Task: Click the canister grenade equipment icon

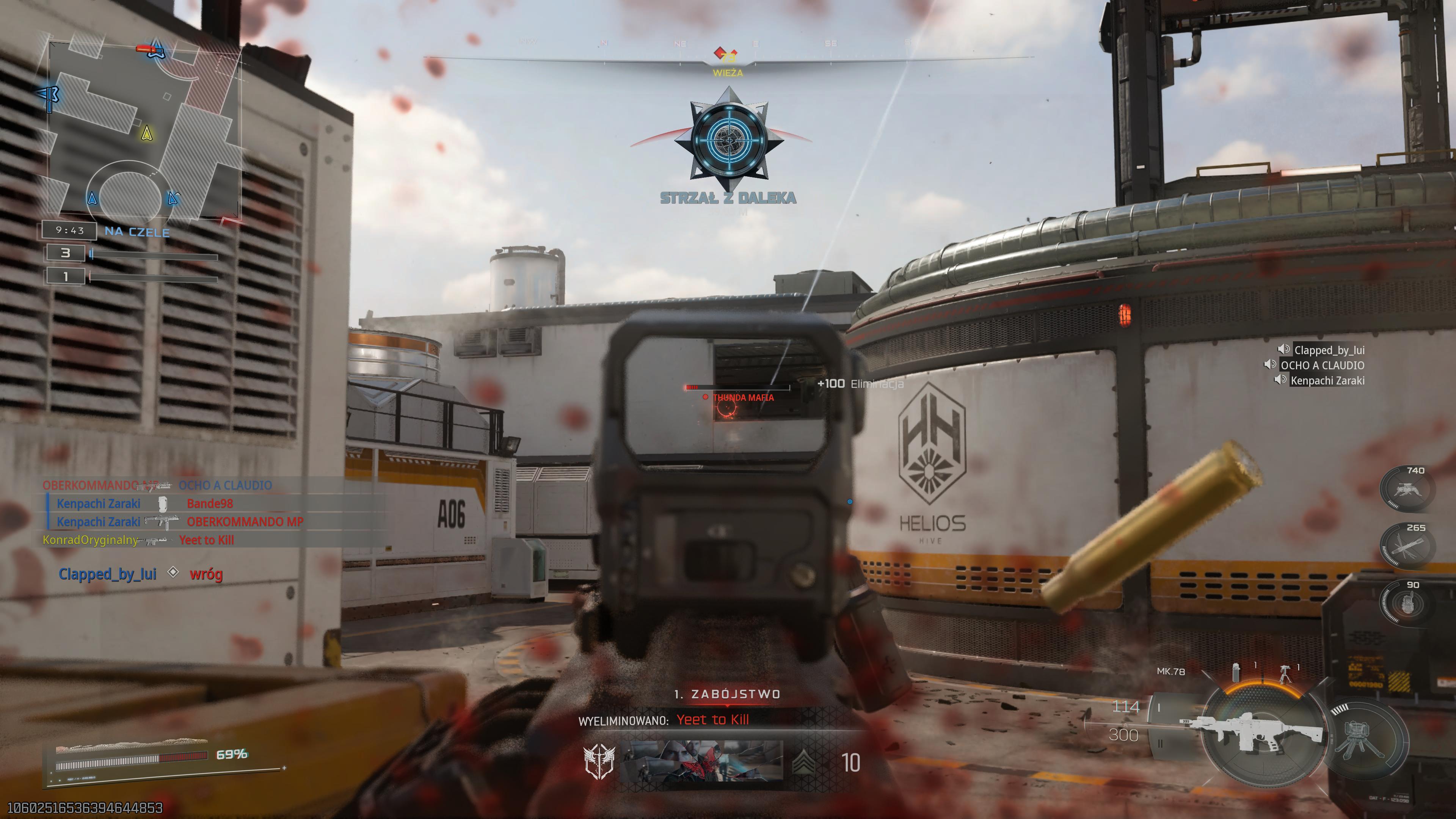Action: coord(1237,672)
